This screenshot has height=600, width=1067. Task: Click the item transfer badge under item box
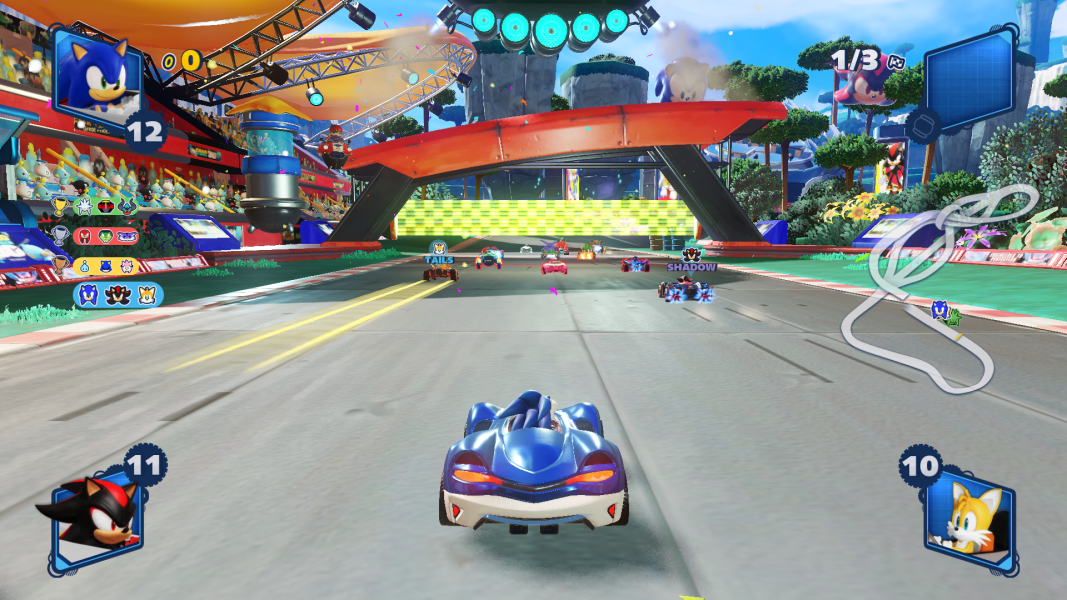pyautogui.click(x=923, y=124)
